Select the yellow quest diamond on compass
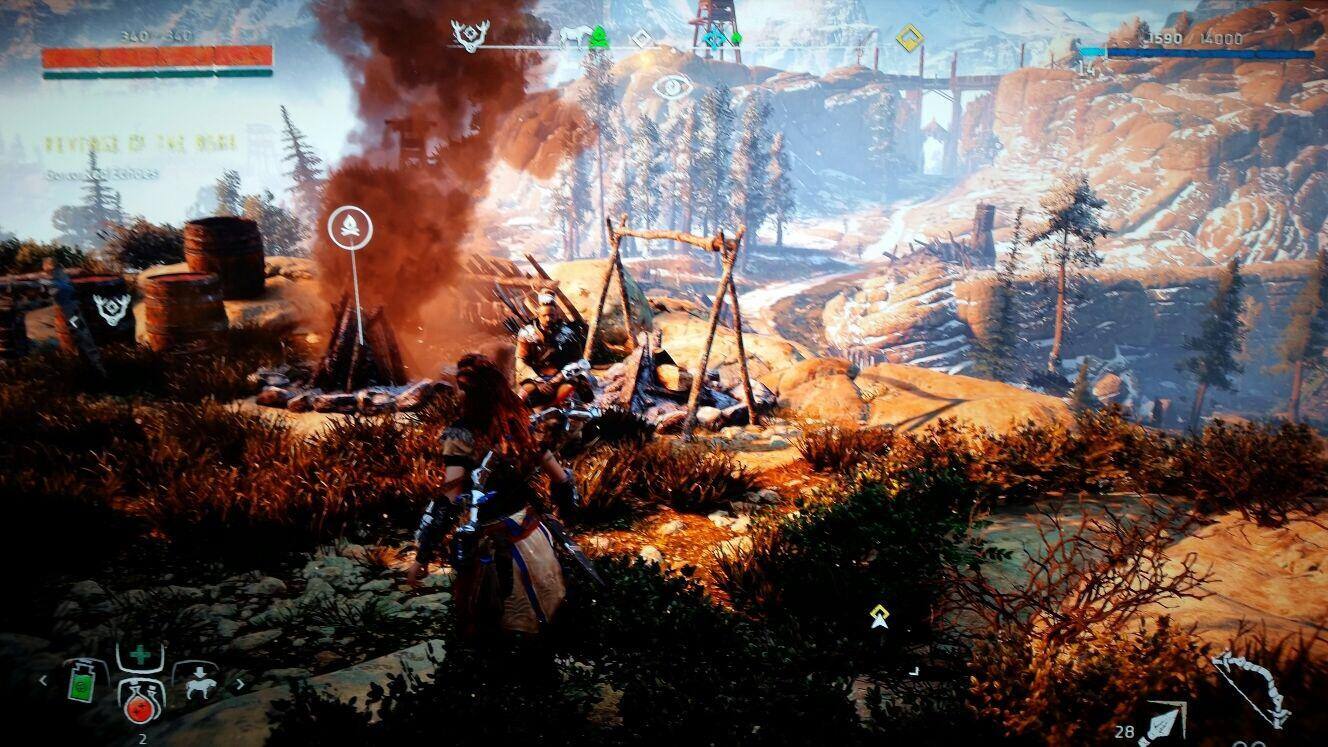This screenshot has width=1328, height=747. pos(908,38)
